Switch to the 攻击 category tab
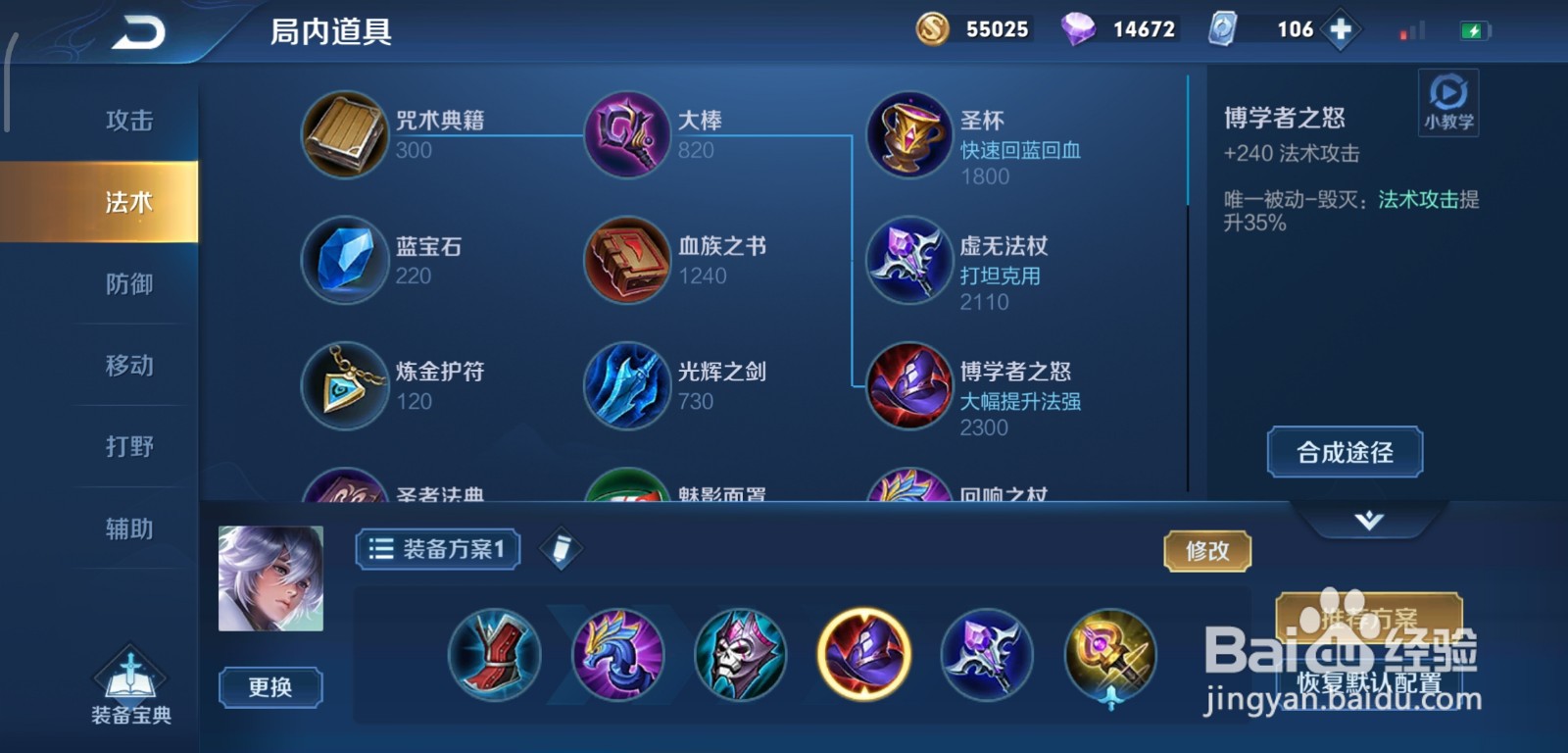The image size is (1568, 753). (x=128, y=118)
